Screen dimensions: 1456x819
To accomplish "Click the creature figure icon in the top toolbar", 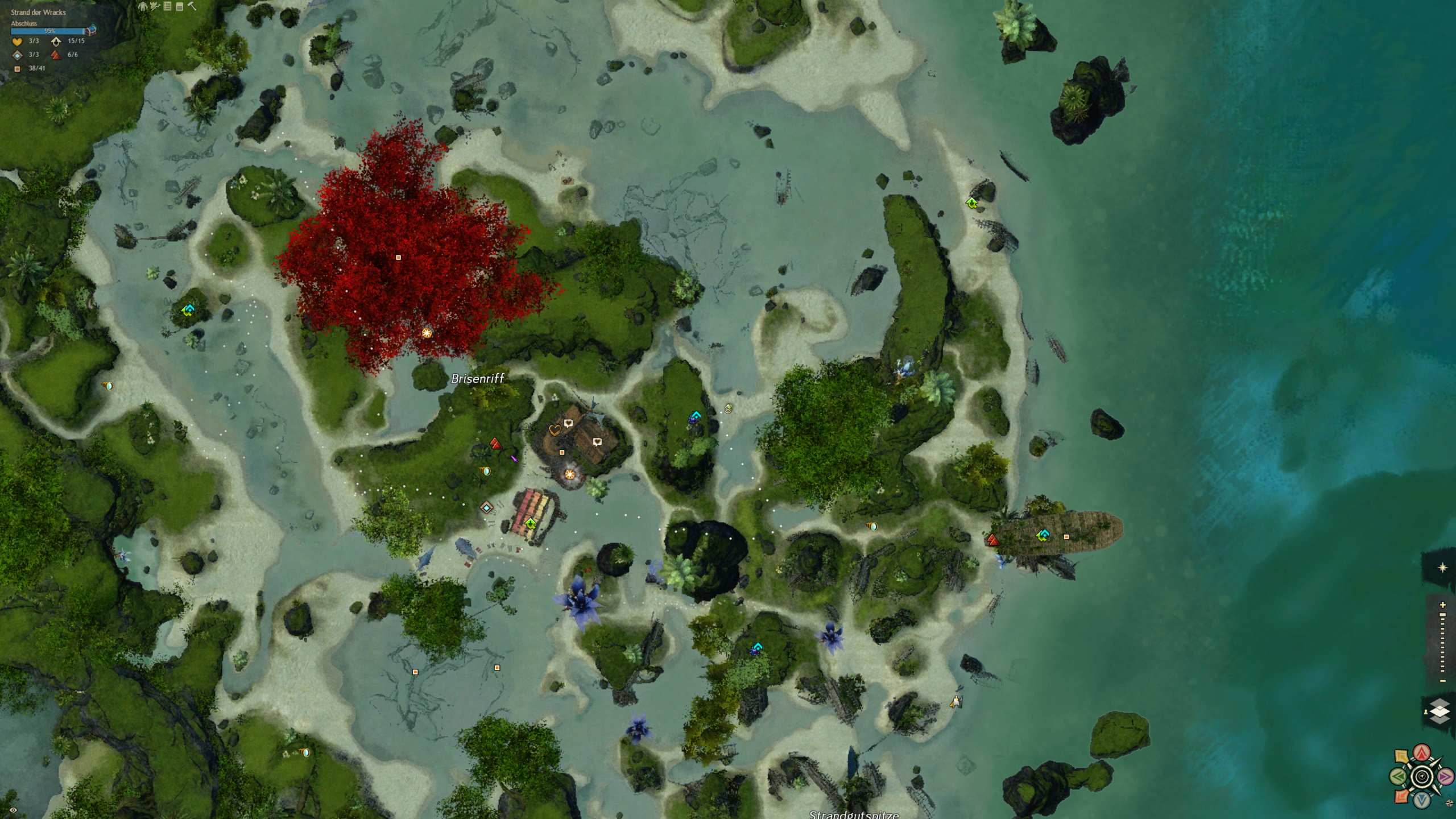I will [x=142, y=6].
